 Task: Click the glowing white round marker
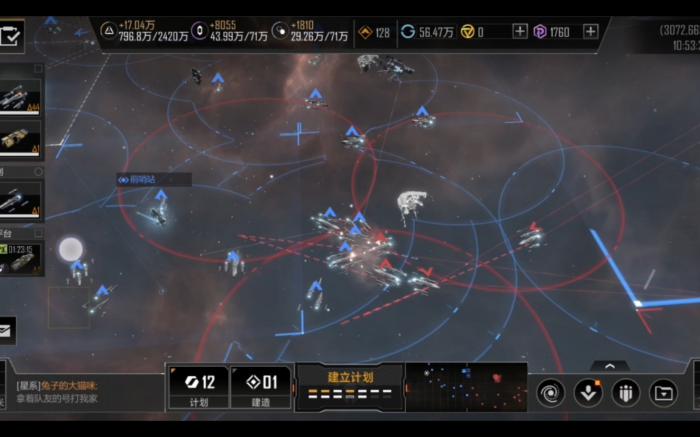coord(69,248)
